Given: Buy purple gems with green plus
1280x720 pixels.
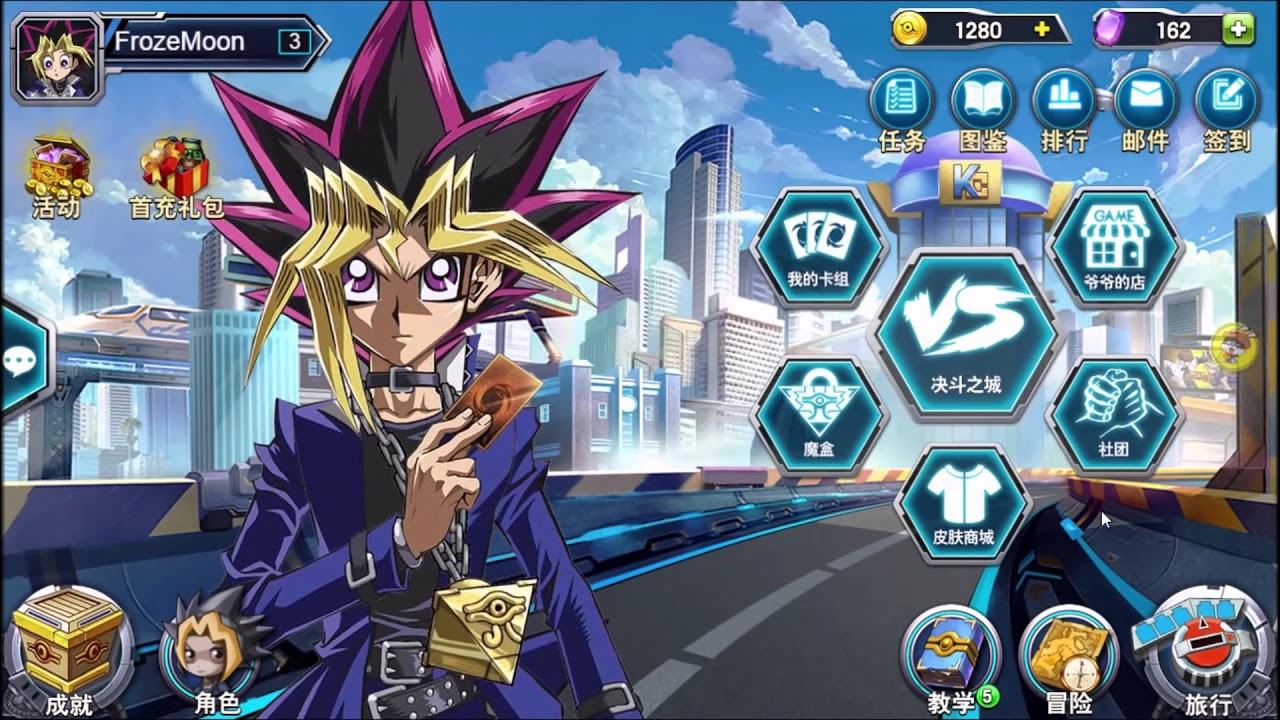Looking at the screenshot, I should 1238,30.
